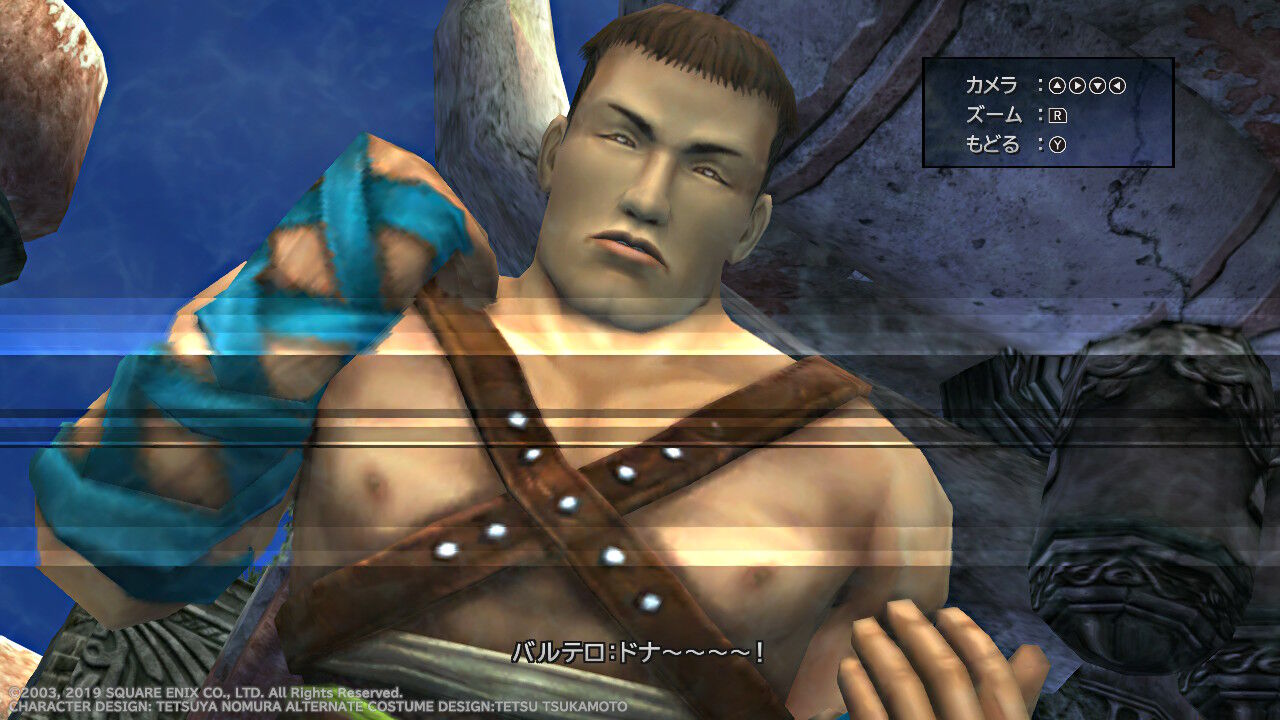Choose the もどる back option
Viewport: 1280px width, 720px height.
[x=992, y=143]
